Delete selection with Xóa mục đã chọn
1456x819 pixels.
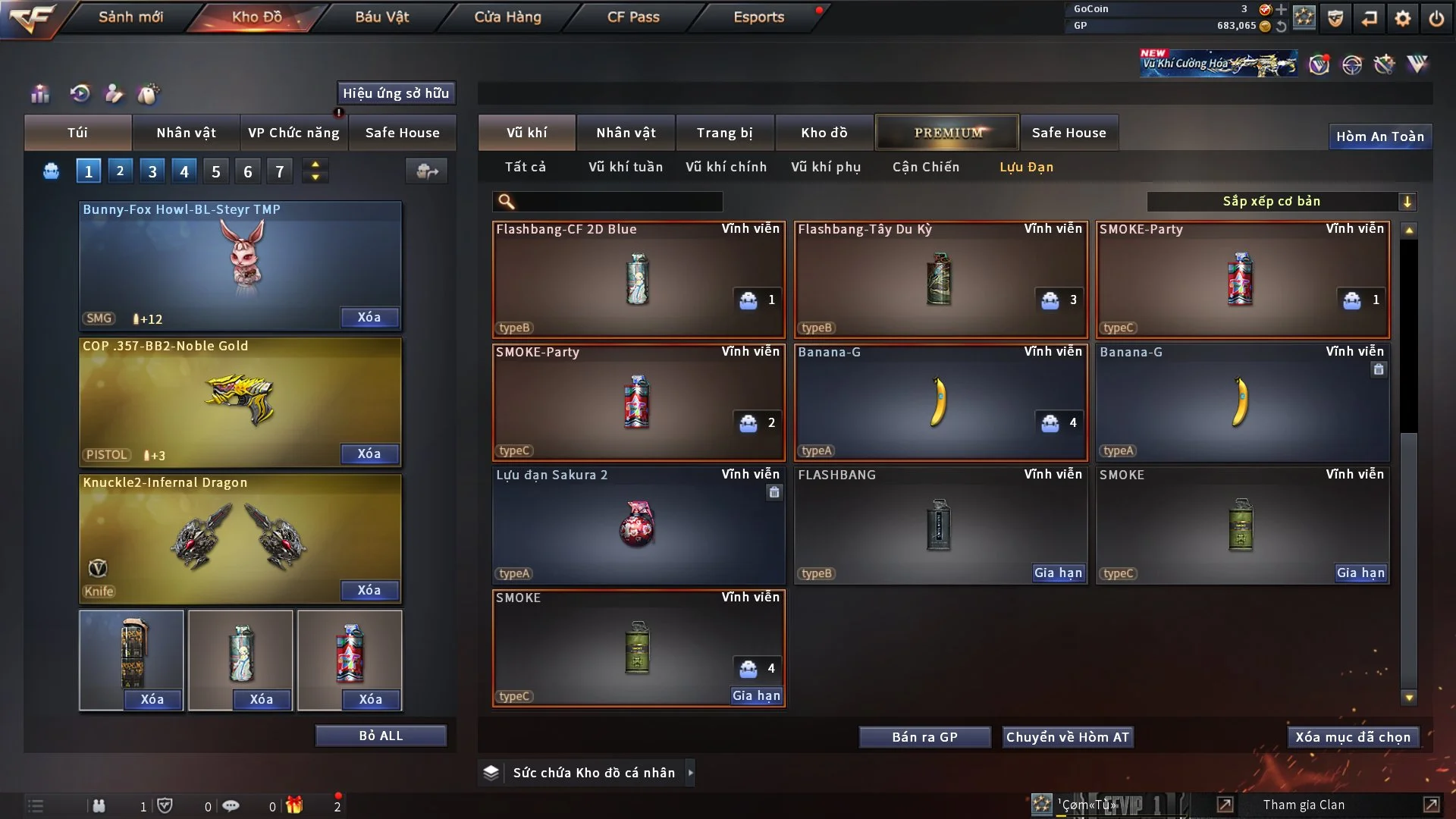click(x=1352, y=737)
